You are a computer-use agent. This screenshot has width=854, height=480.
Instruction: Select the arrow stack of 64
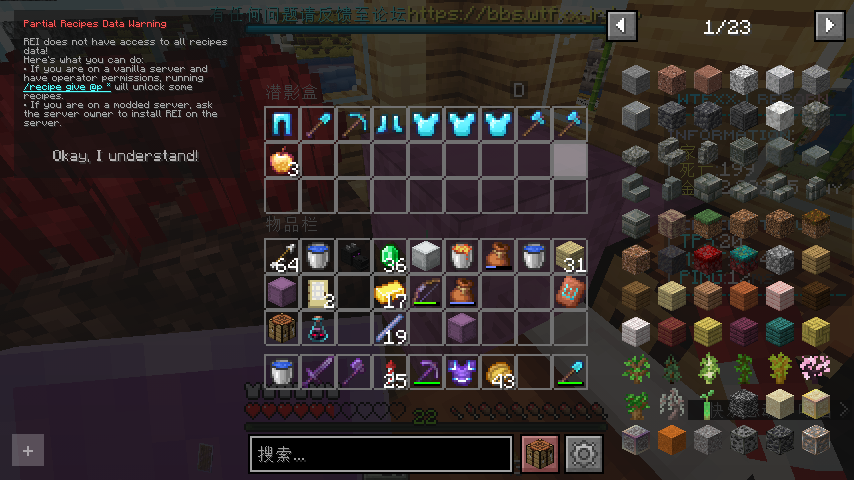pyautogui.click(x=282, y=257)
